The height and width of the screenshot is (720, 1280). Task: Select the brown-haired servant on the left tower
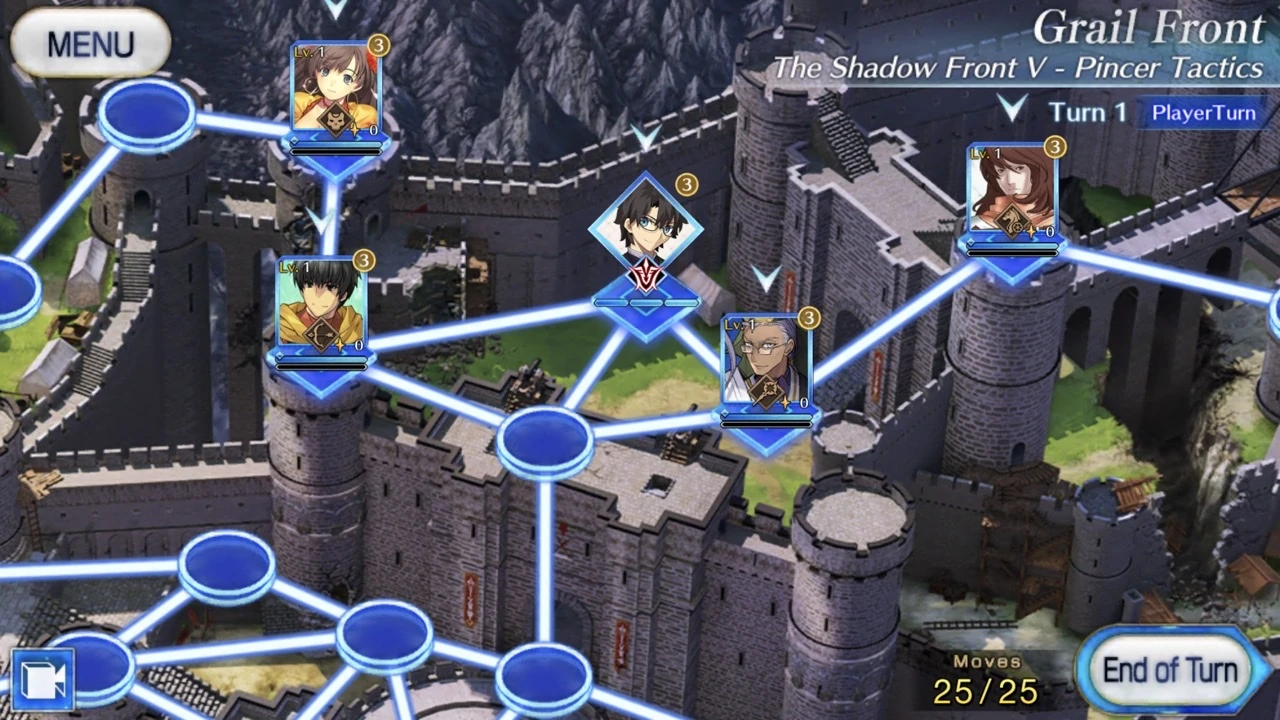320,305
